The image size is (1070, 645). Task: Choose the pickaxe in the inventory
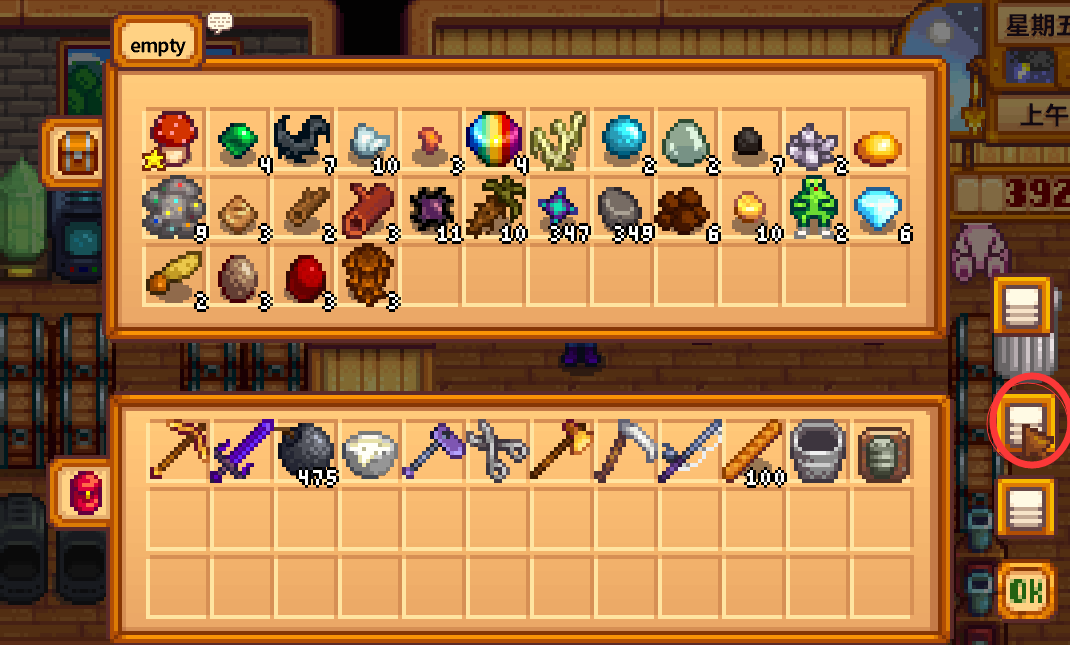tap(177, 451)
